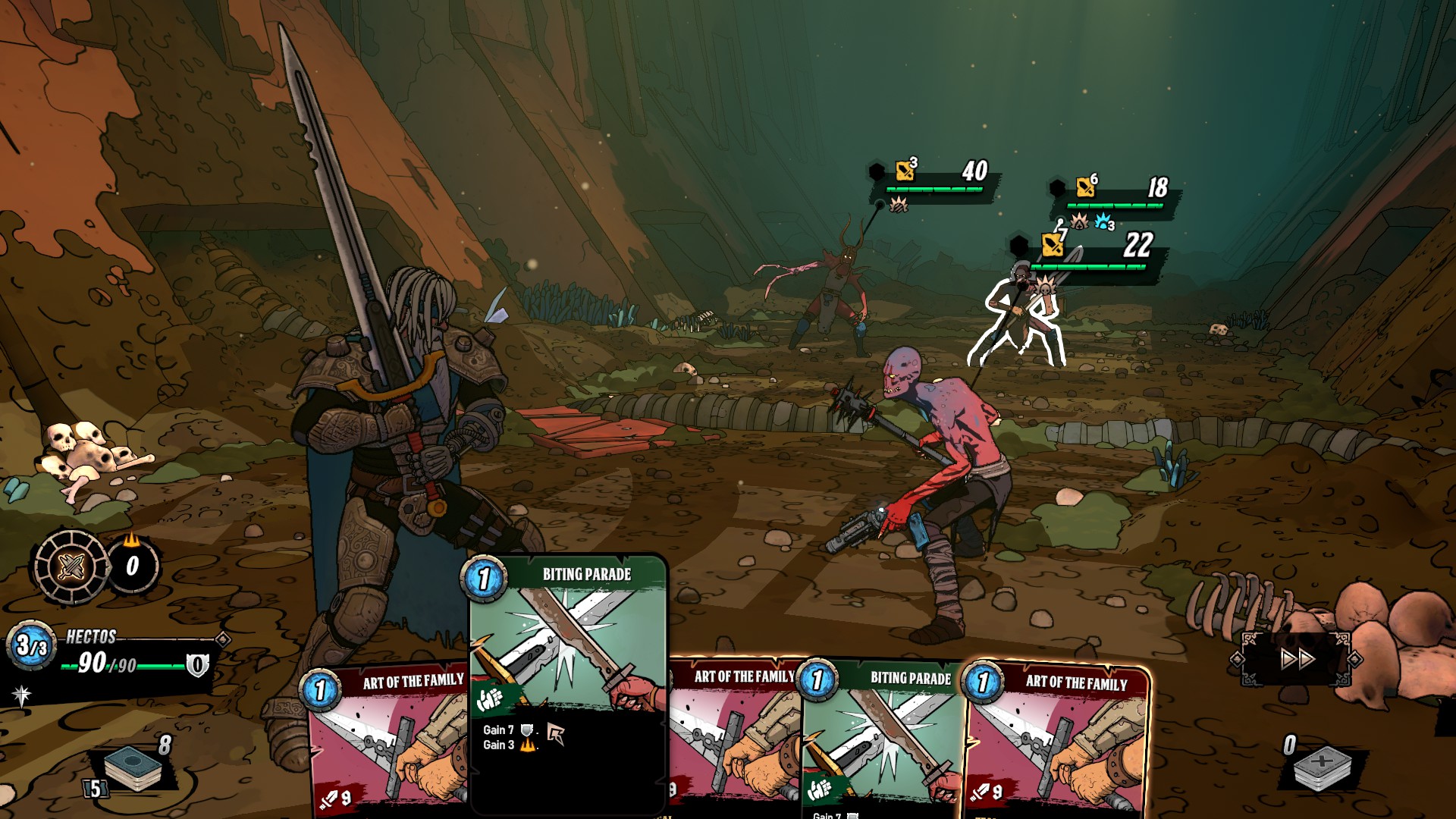
Task: Target the white-outlined enemy
Action: [1018, 322]
